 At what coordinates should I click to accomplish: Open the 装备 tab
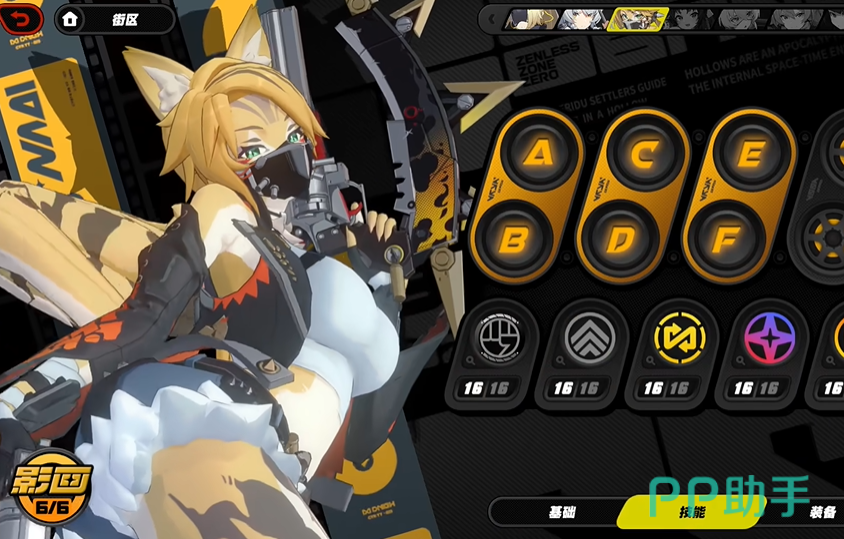pyautogui.click(x=822, y=512)
